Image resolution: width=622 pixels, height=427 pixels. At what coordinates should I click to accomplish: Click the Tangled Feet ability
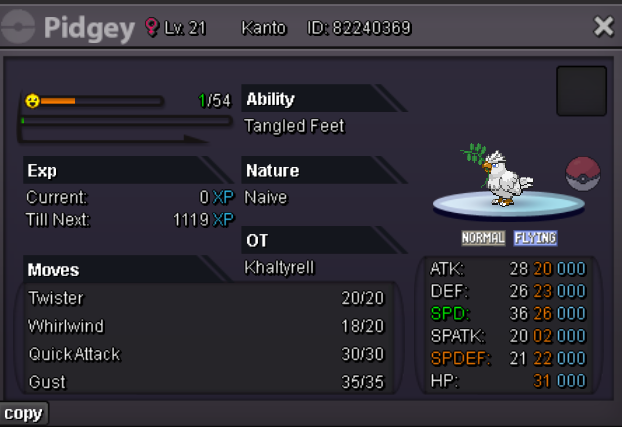pos(294,126)
